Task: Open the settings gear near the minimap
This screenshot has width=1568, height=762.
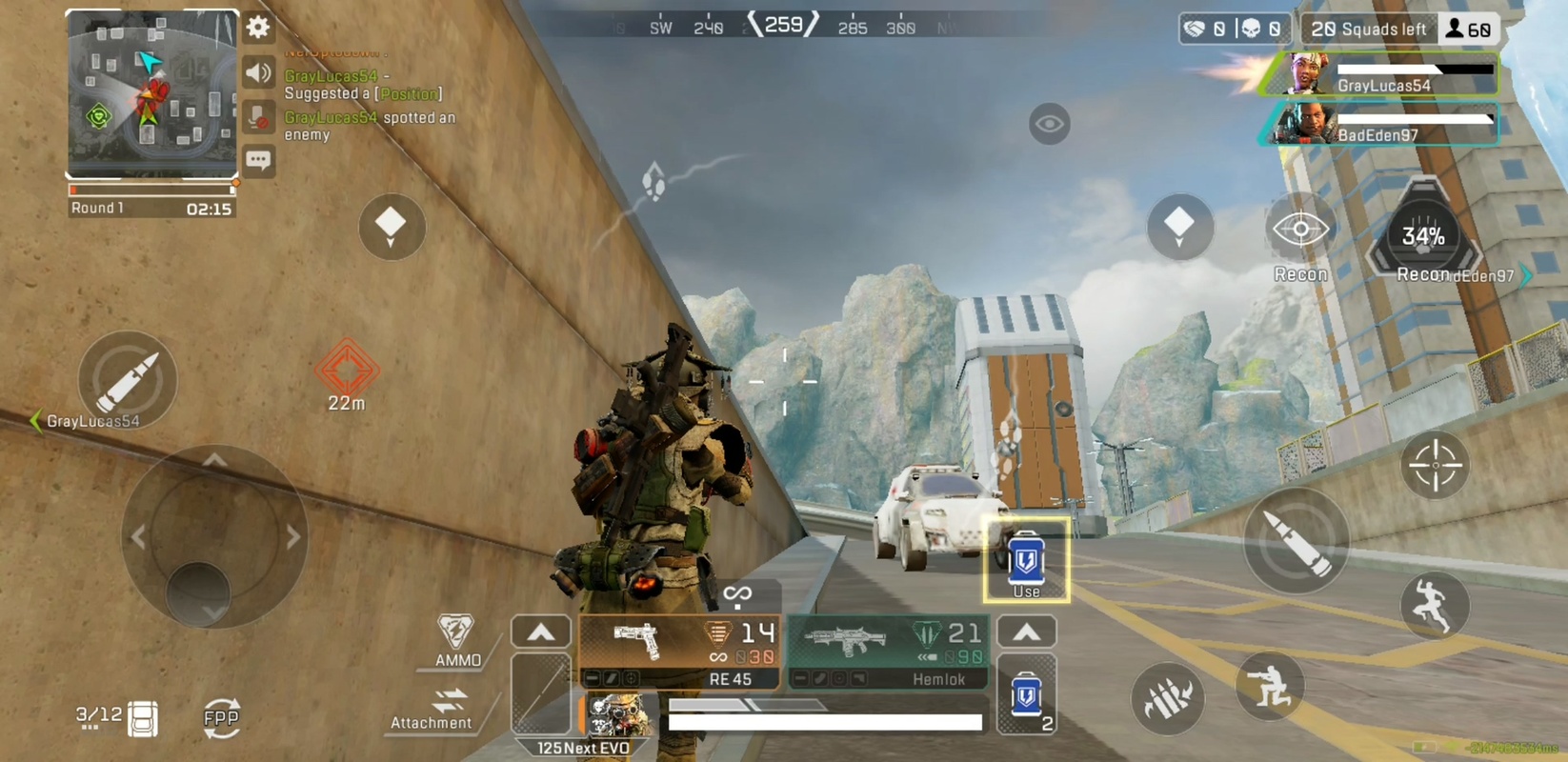Action: pyautogui.click(x=257, y=29)
